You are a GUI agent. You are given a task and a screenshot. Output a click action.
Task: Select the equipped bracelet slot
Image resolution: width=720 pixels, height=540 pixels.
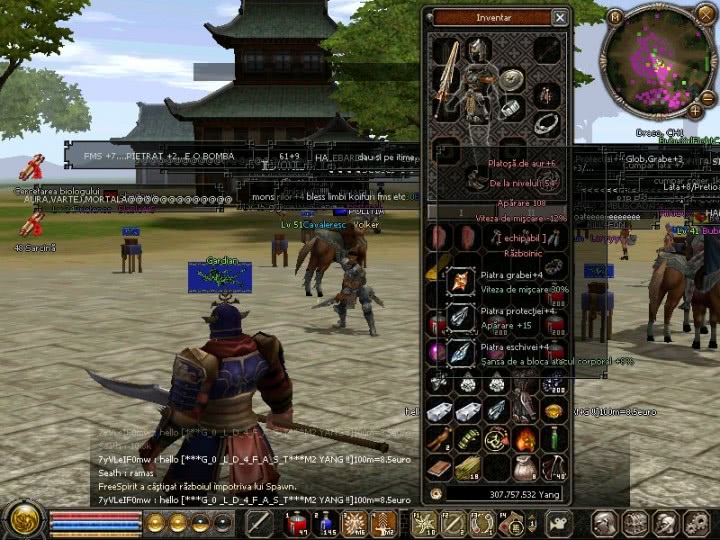point(511,107)
